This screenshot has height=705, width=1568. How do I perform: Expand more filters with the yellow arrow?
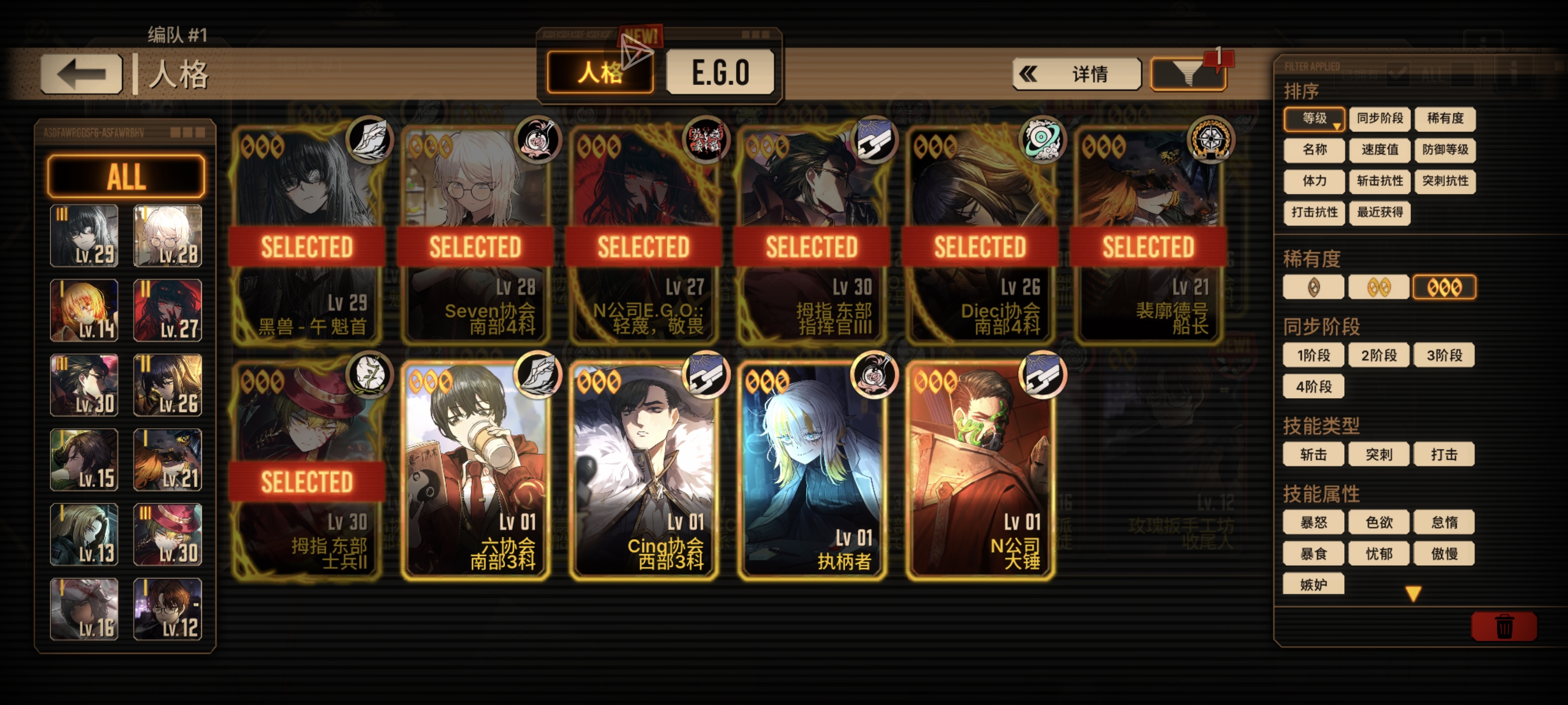(1413, 593)
